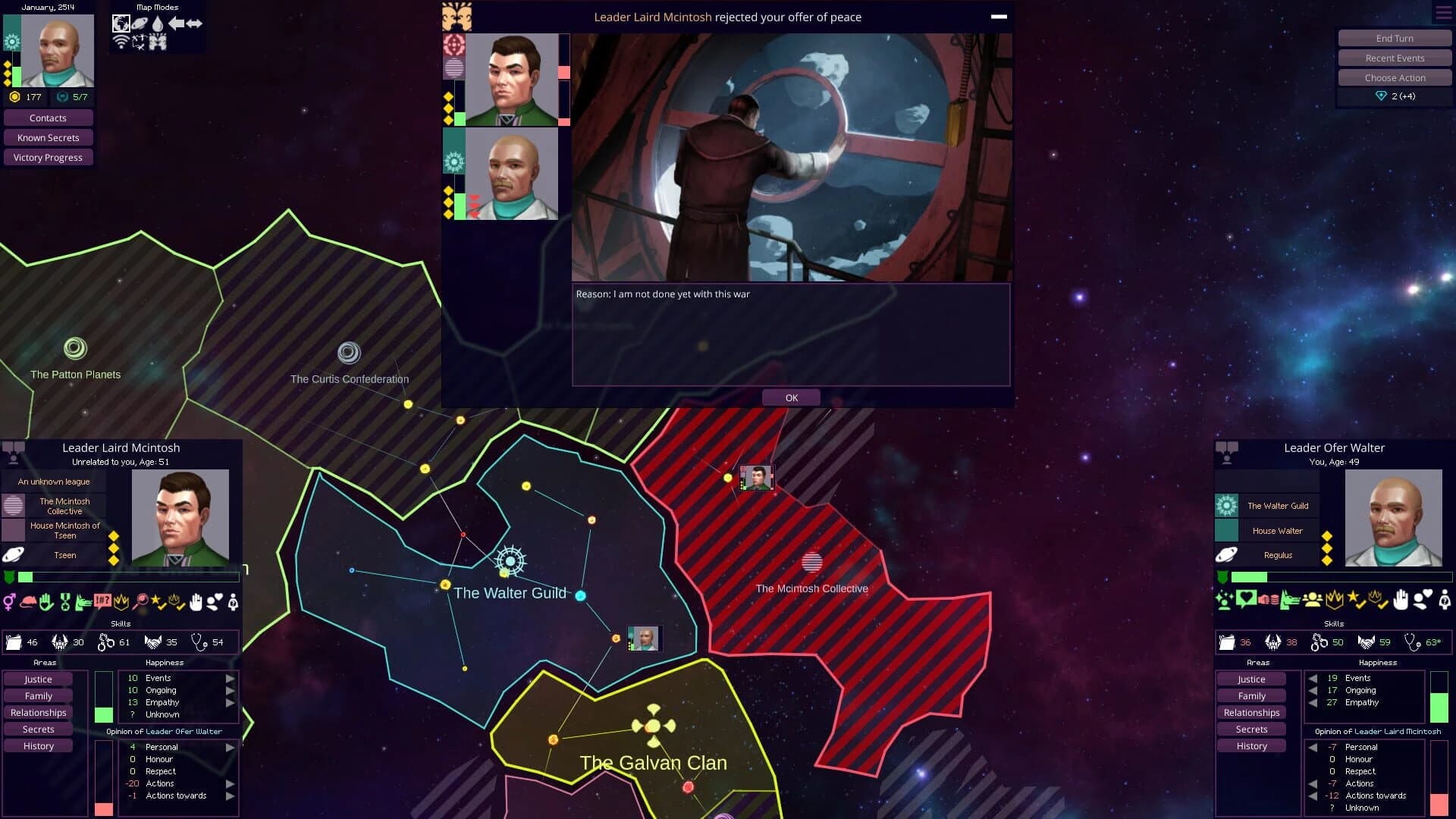Toggle the currently active world map mode
The image size is (1456, 819).
[x=121, y=23]
